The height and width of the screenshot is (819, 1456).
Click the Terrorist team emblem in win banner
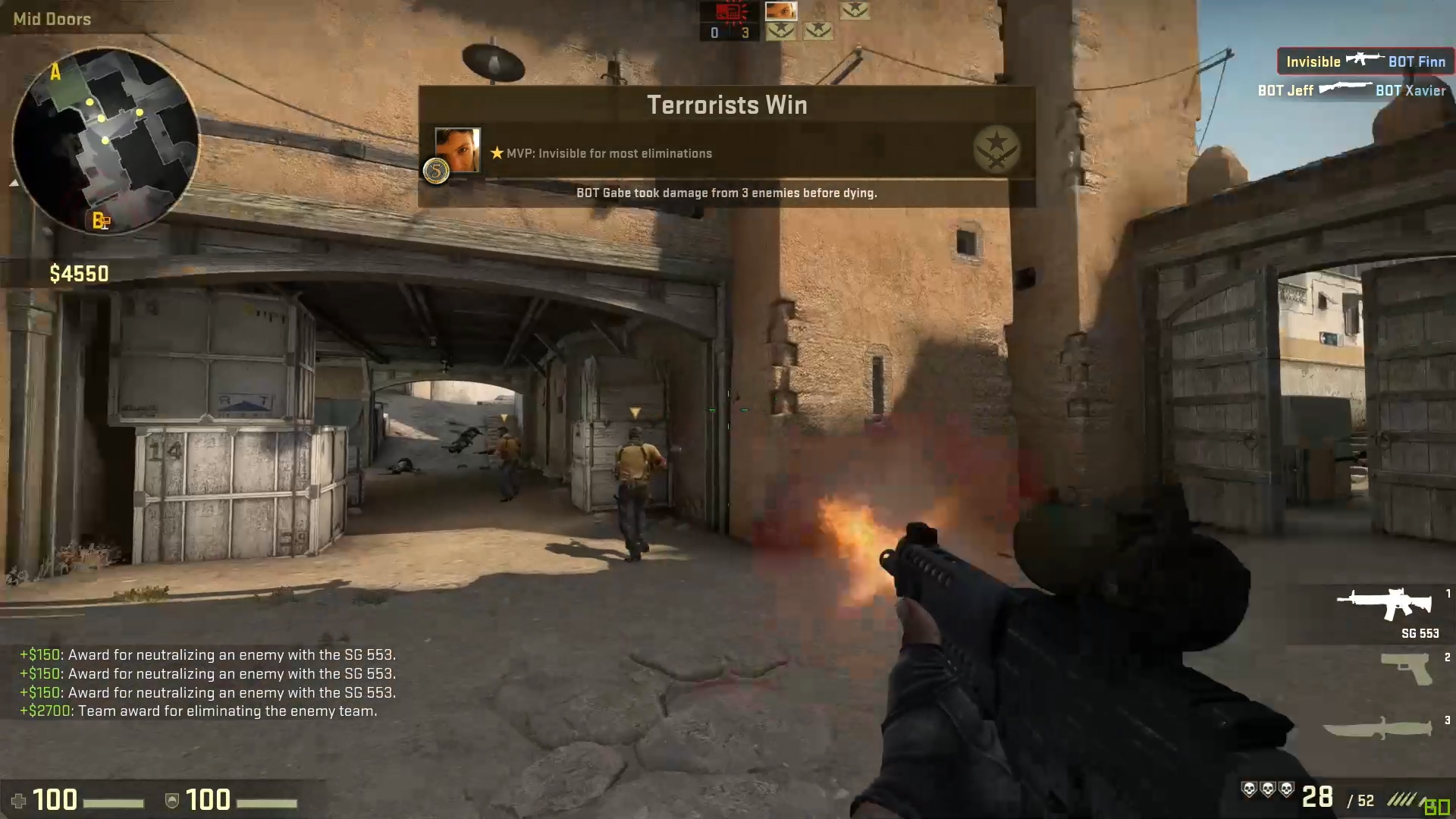pyautogui.click(x=996, y=149)
